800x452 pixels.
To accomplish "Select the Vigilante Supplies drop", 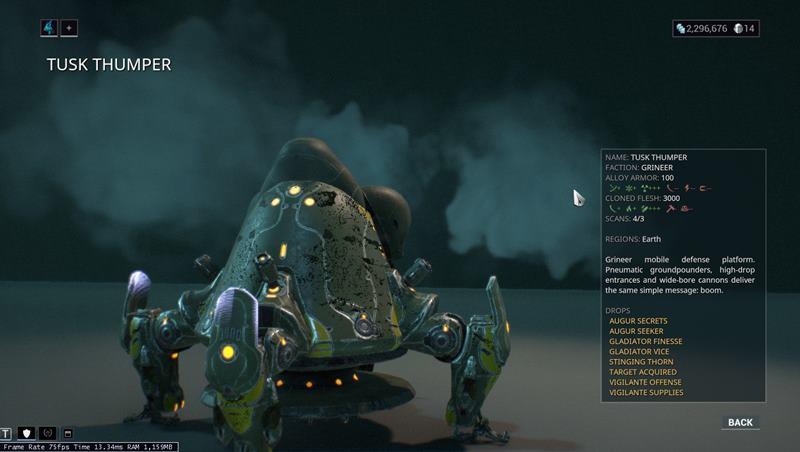I will 646,393.
